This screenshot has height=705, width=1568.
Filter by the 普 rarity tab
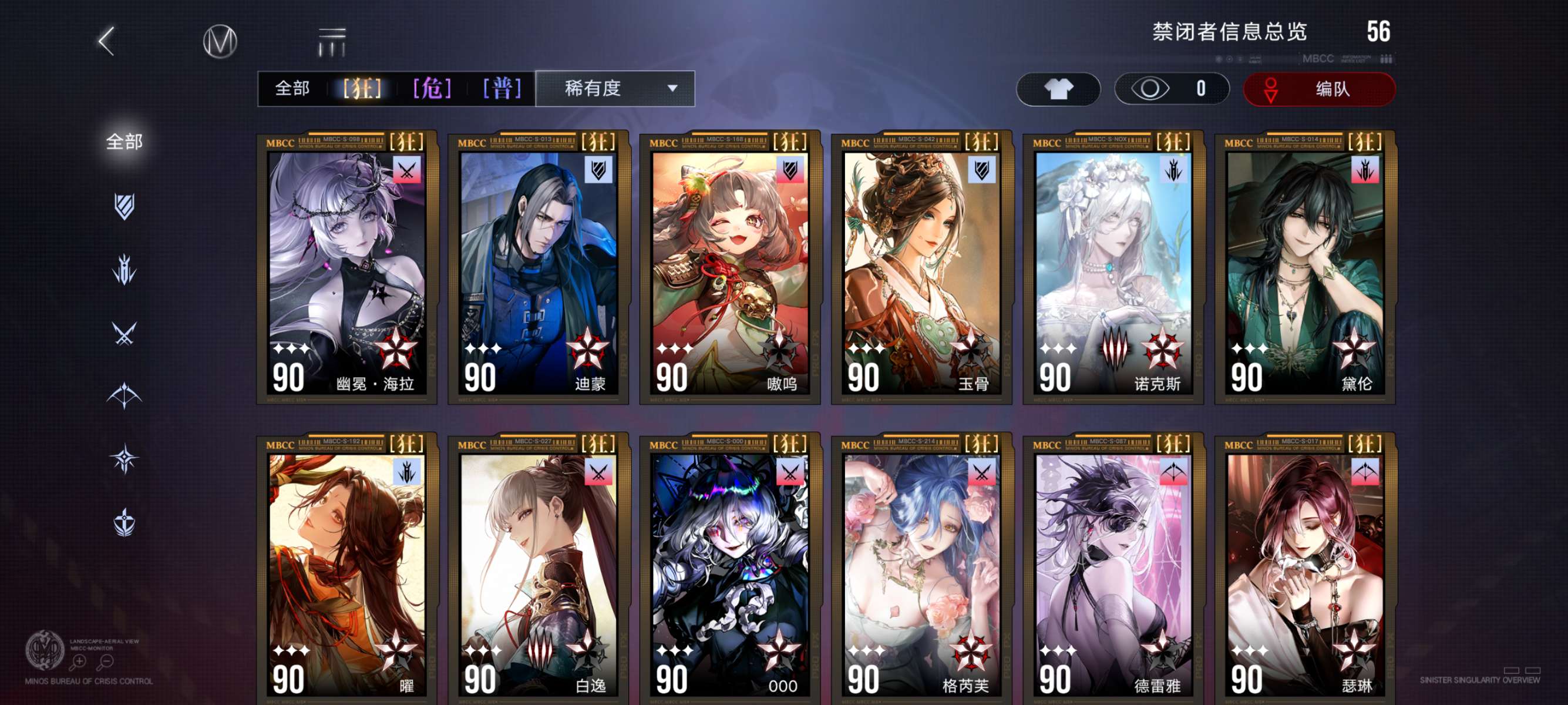coord(502,89)
